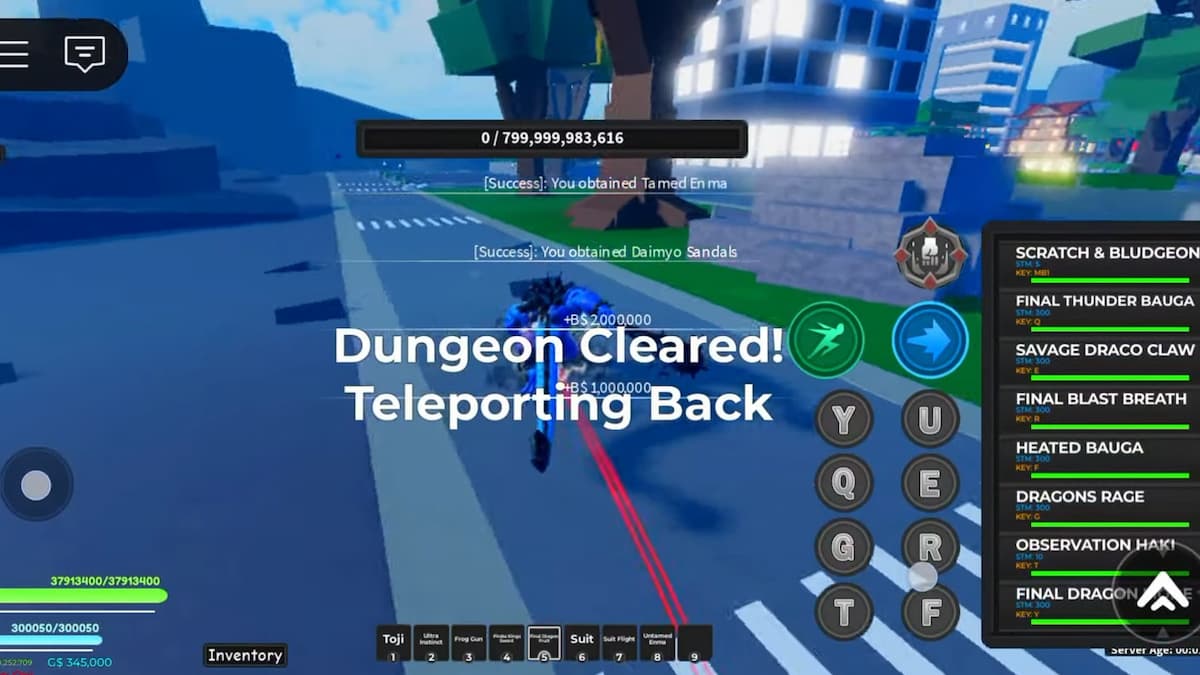Image resolution: width=1200 pixels, height=675 pixels.
Task: Tap the jump double-arrow button
Action: pyautogui.click(x=1161, y=593)
